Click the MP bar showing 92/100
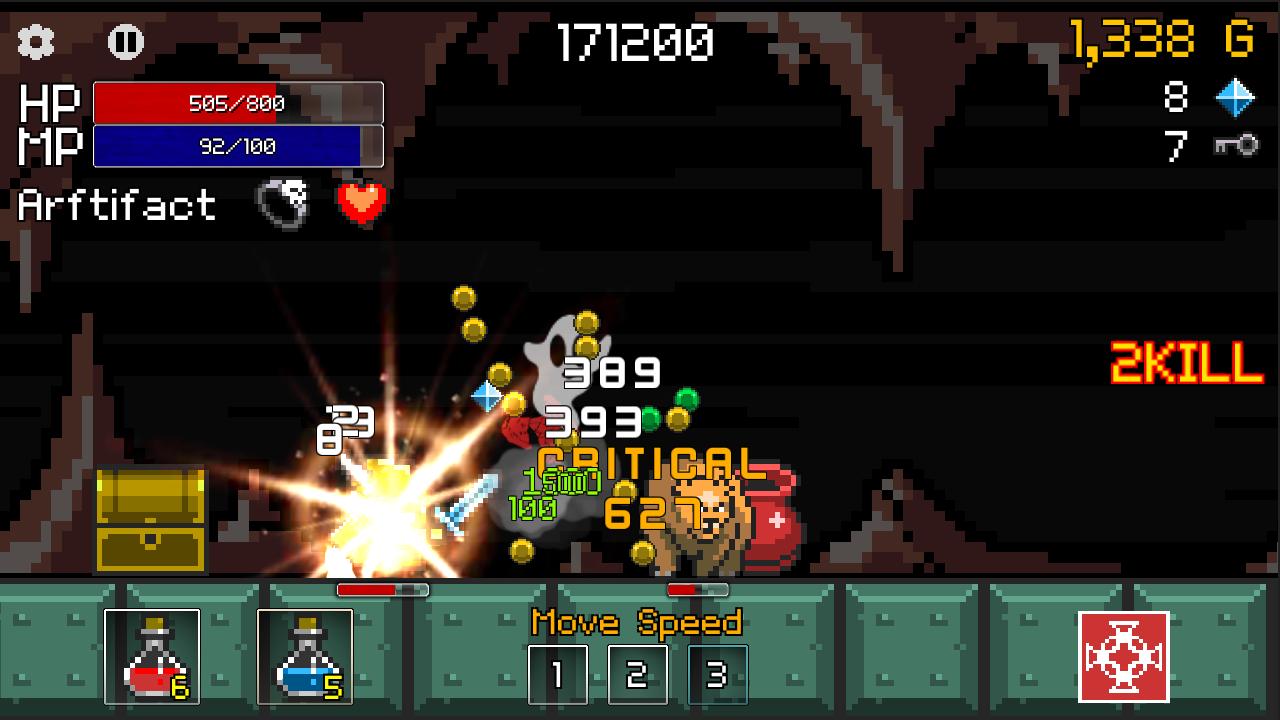The width and height of the screenshot is (1280, 720). pyautogui.click(x=237, y=145)
